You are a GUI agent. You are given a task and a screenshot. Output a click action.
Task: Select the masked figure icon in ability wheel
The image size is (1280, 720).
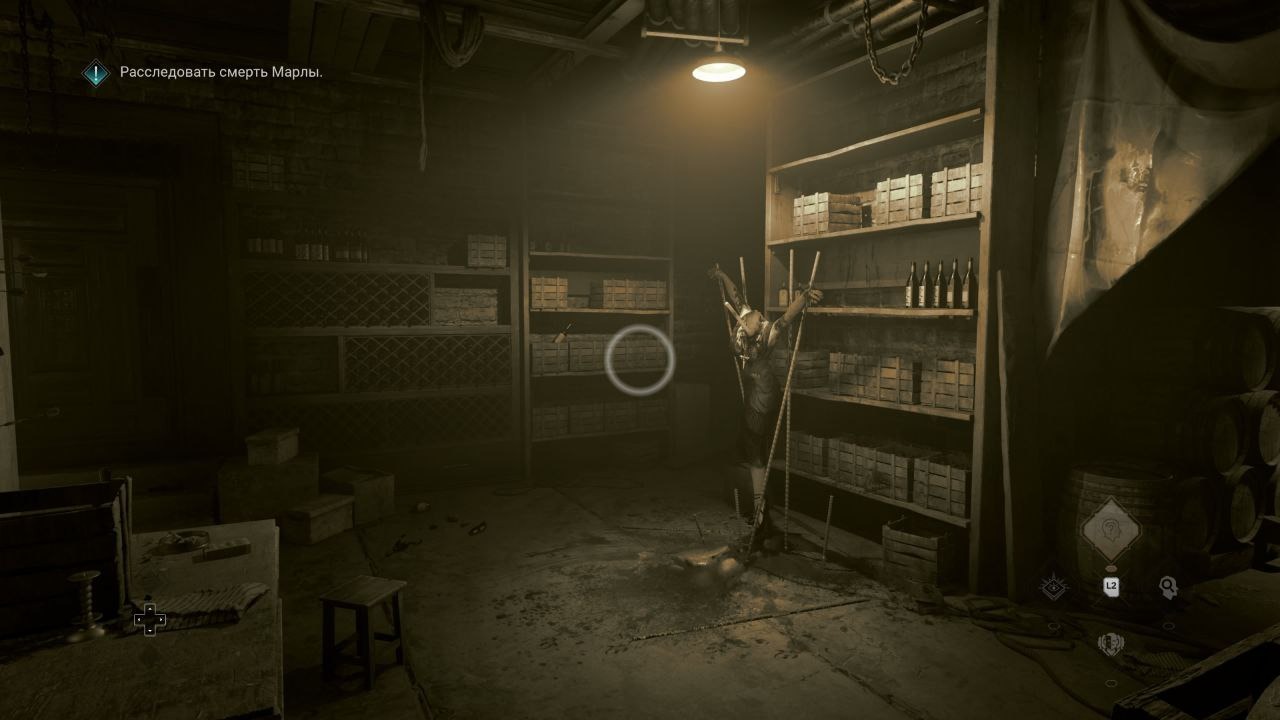[x=1110, y=645]
